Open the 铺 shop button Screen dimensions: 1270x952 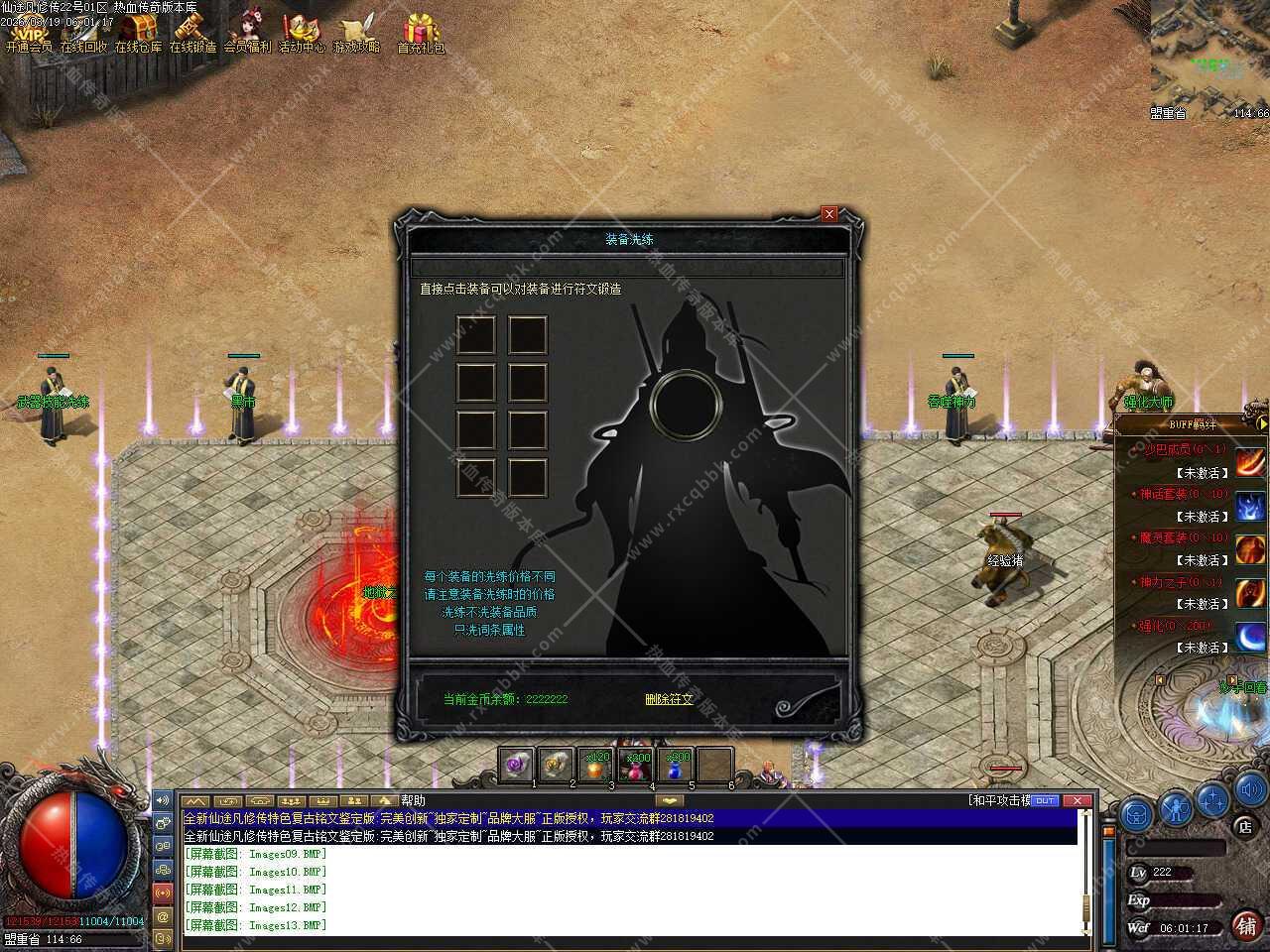(x=1246, y=924)
